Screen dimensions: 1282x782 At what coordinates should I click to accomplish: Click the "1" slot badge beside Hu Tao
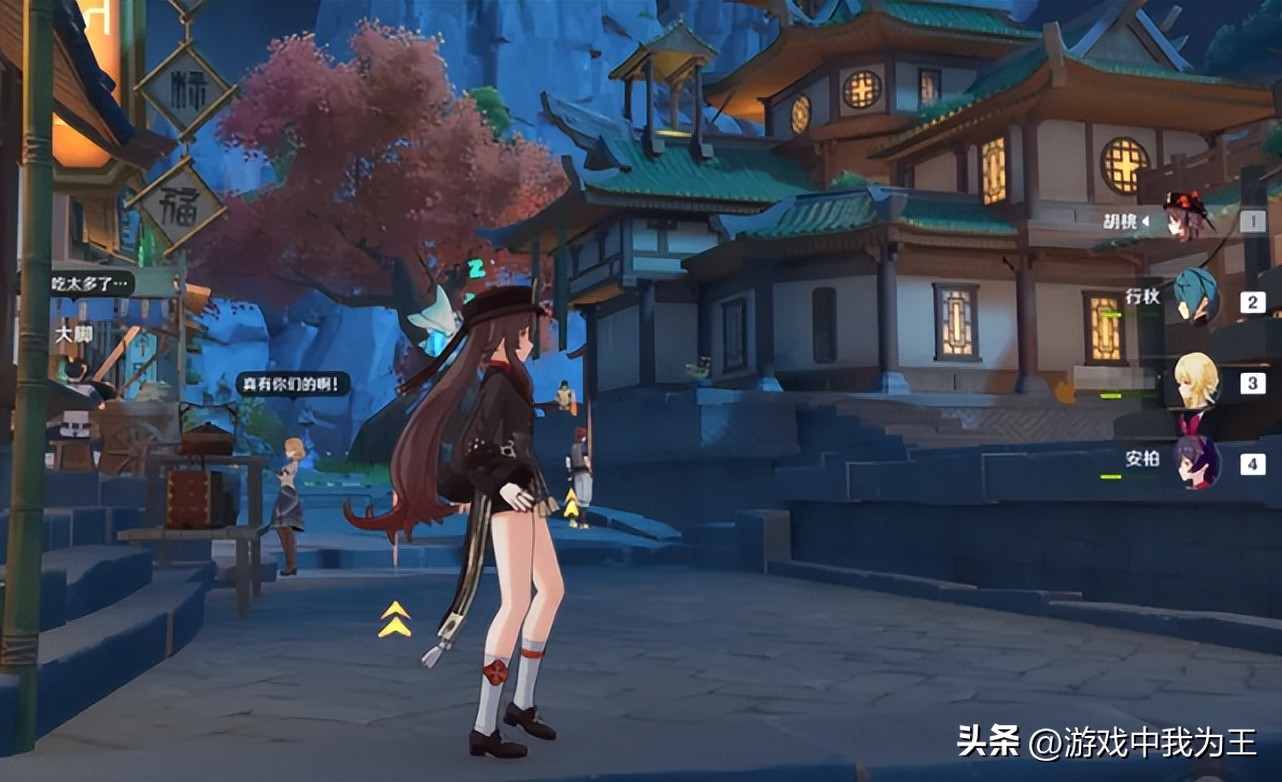[x=1253, y=219]
